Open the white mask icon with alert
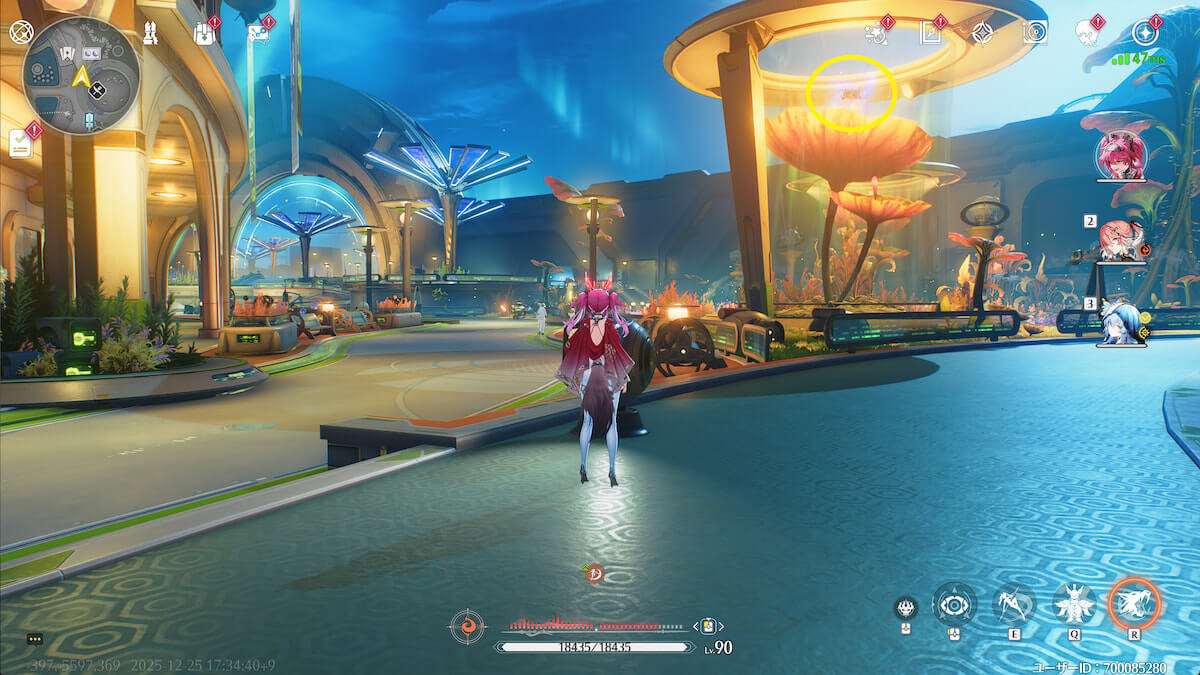Viewport: 1200px width, 675px height. point(1088,33)
